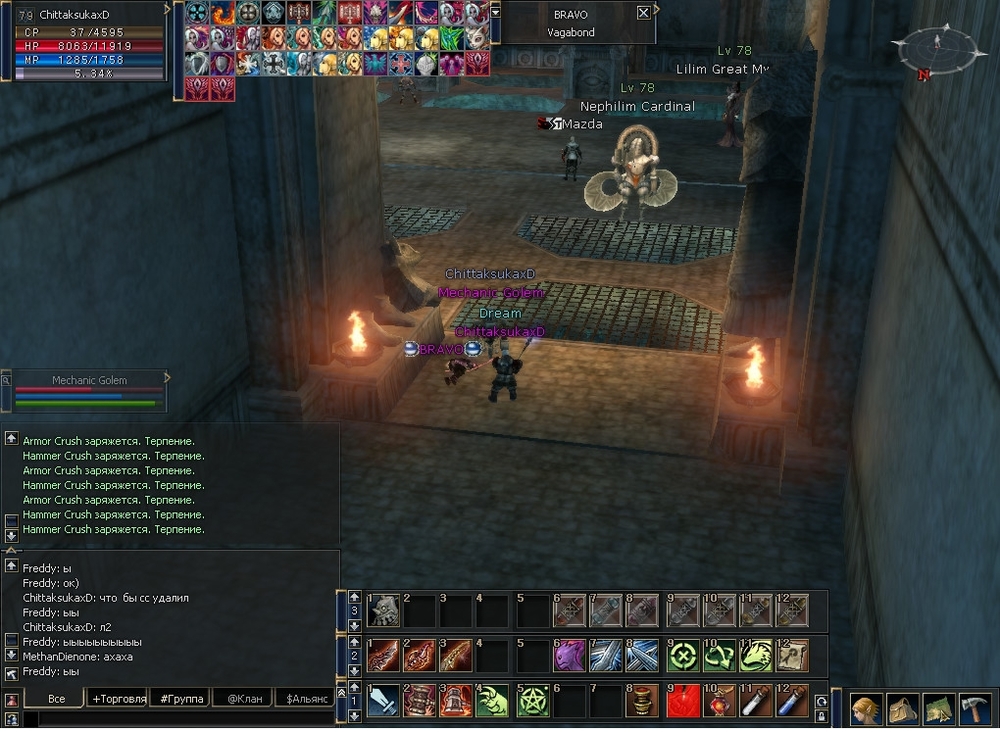
Task: Activate the purple creature skill in slot 6
Action: point(569,655)
